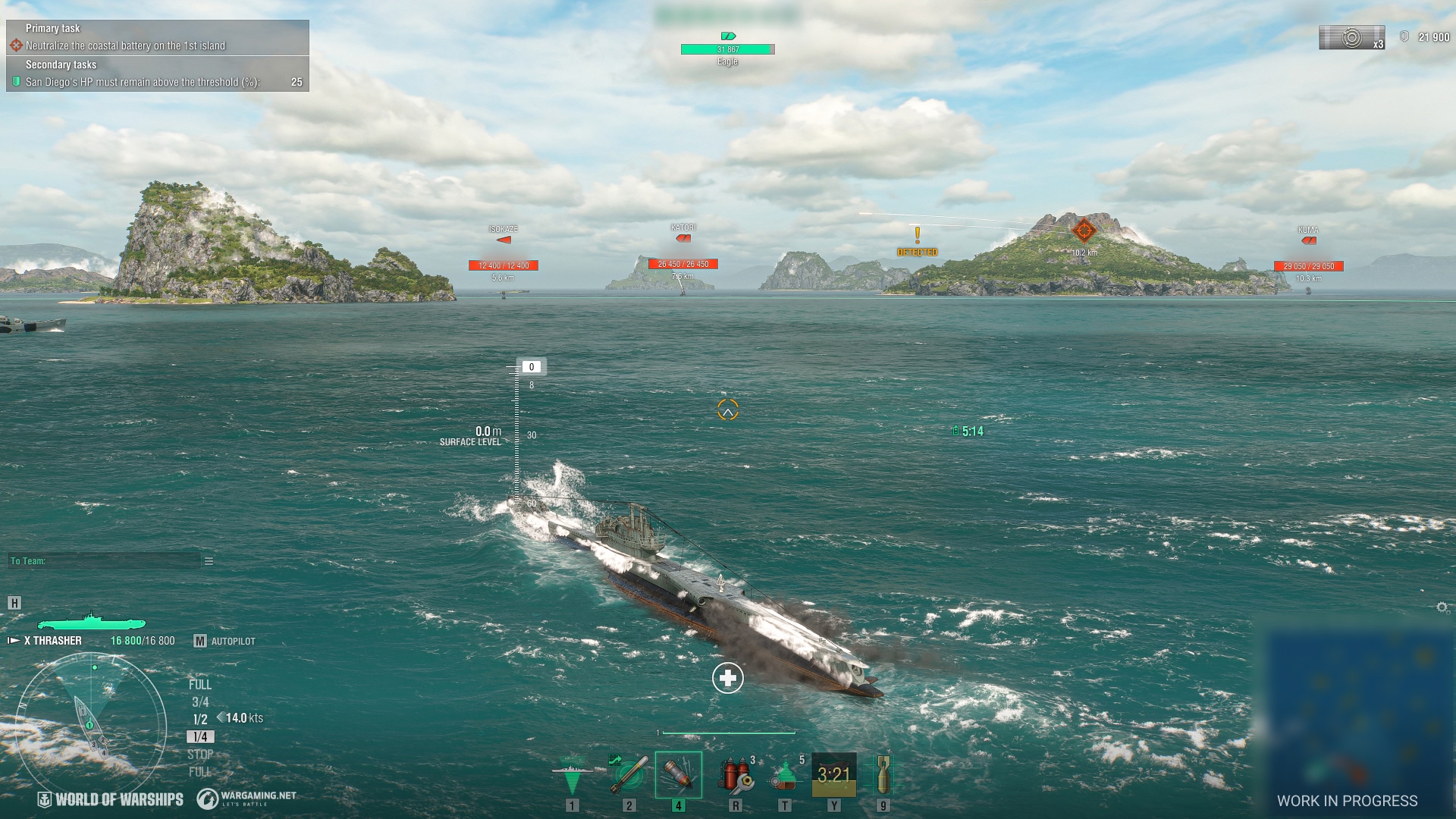
Task: Select the ship sonar ping weapon slot
Action: pos(572,775)
